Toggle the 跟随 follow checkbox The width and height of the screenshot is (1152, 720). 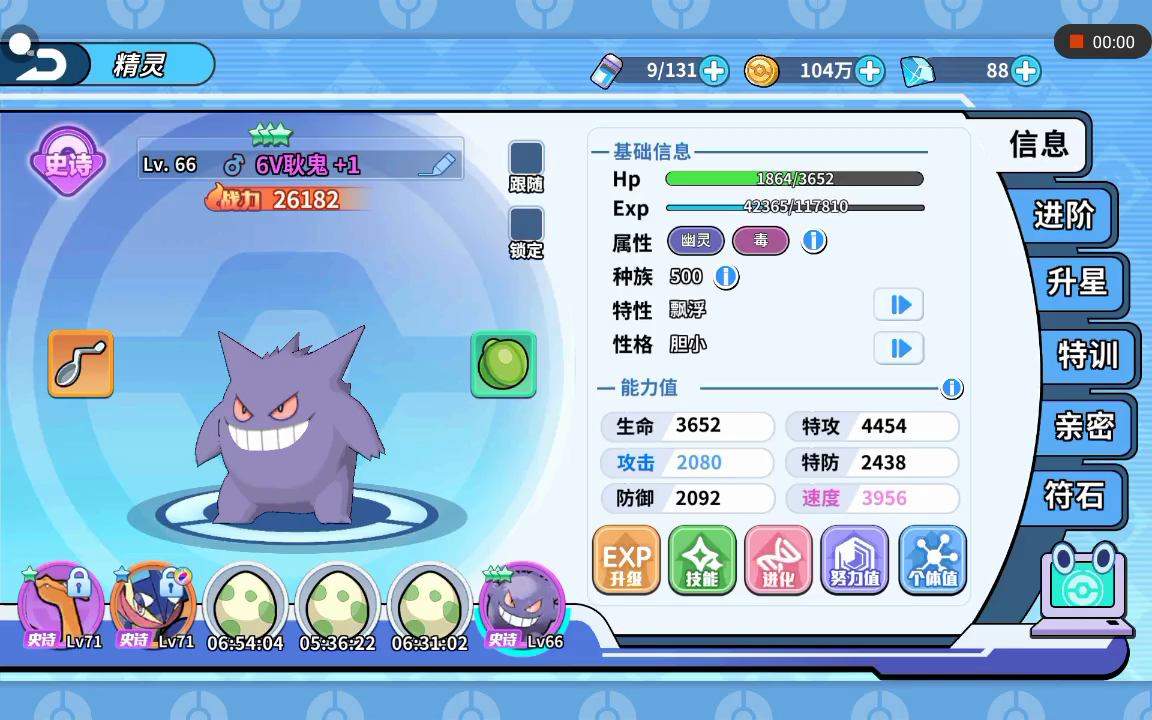click(526, 159)
